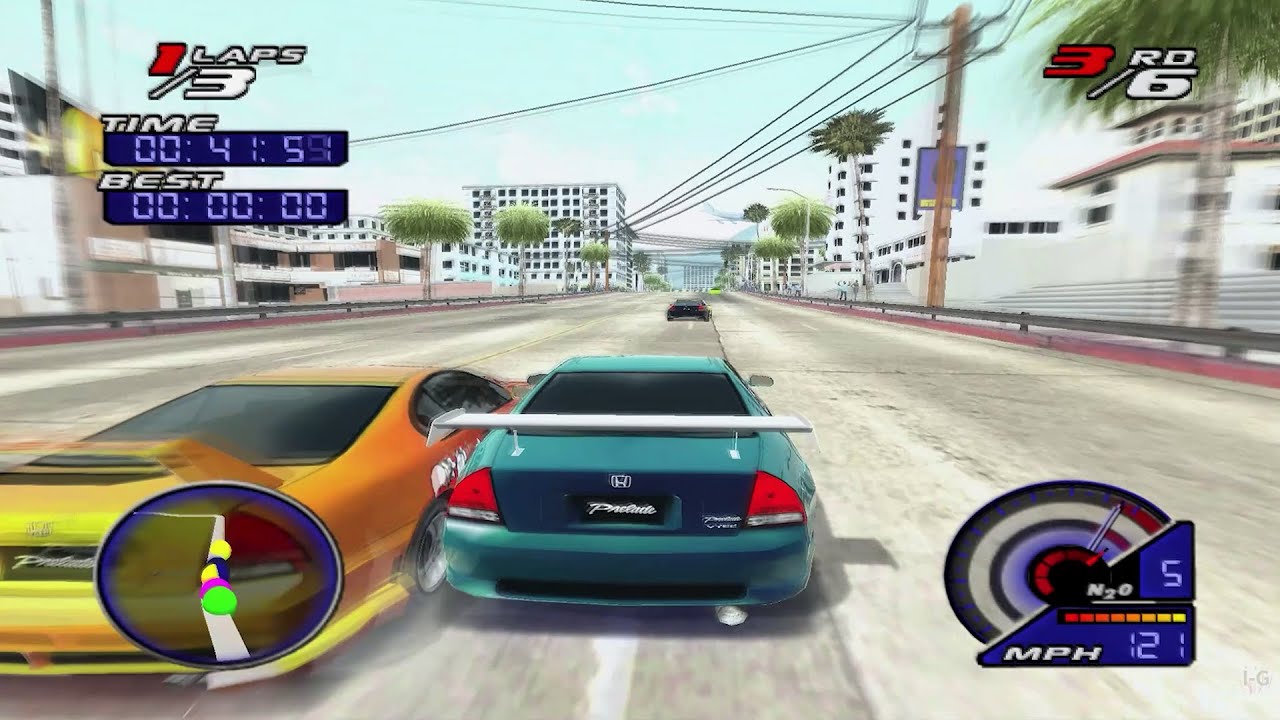Click the yellow nitrous charge bar
1280x720 pixels.
coord(1178,616)
